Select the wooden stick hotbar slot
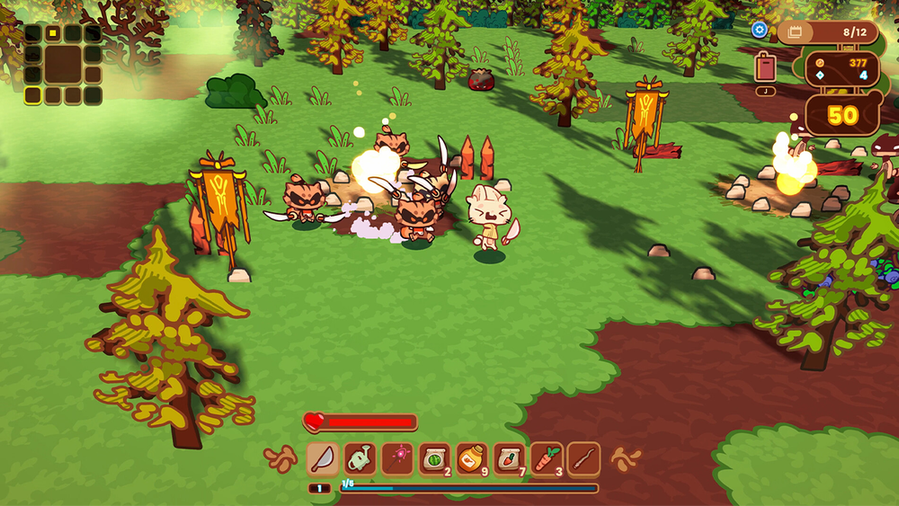 [583, 459]
